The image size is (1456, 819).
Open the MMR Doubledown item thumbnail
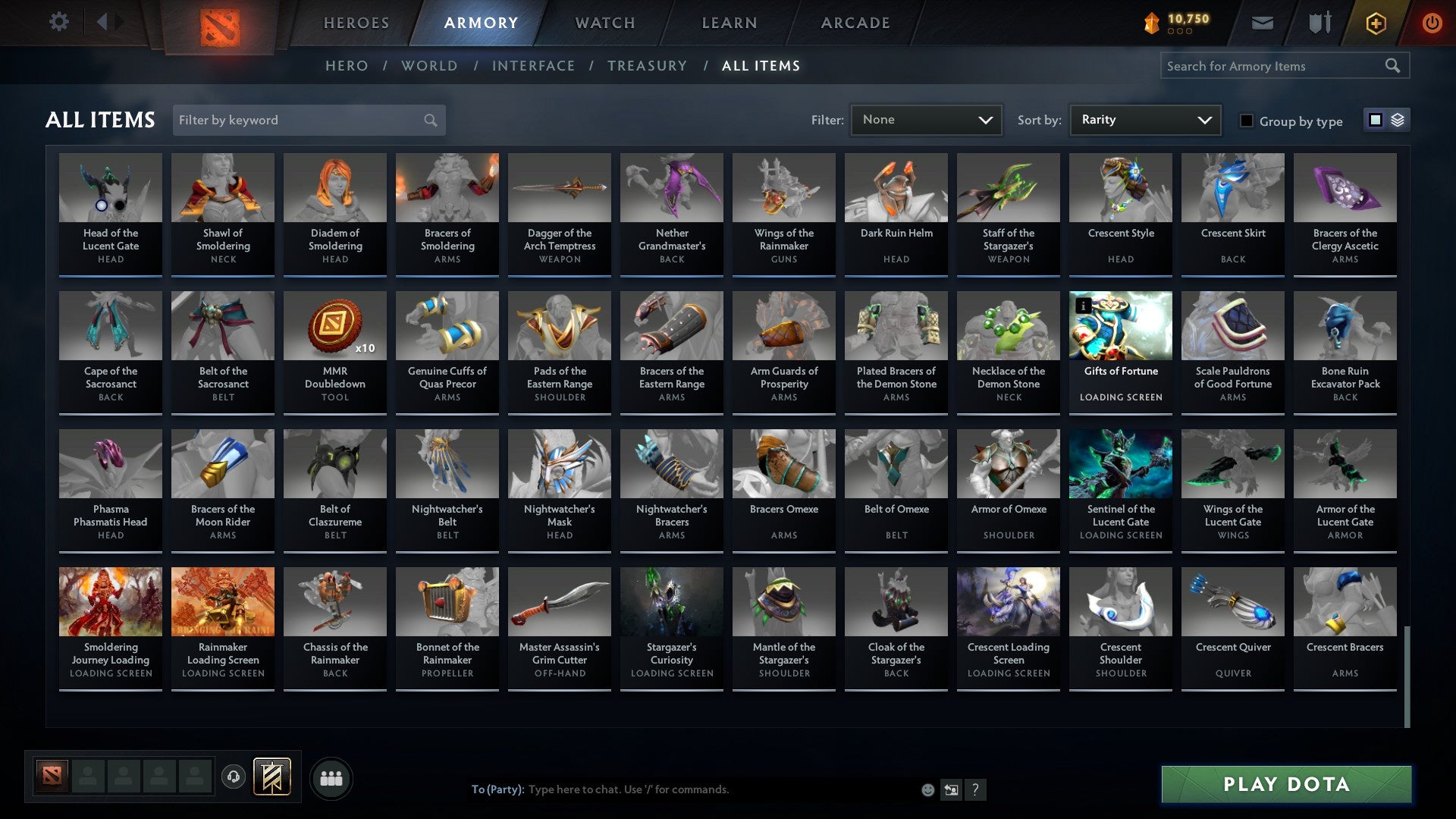(x=334, y=326)
